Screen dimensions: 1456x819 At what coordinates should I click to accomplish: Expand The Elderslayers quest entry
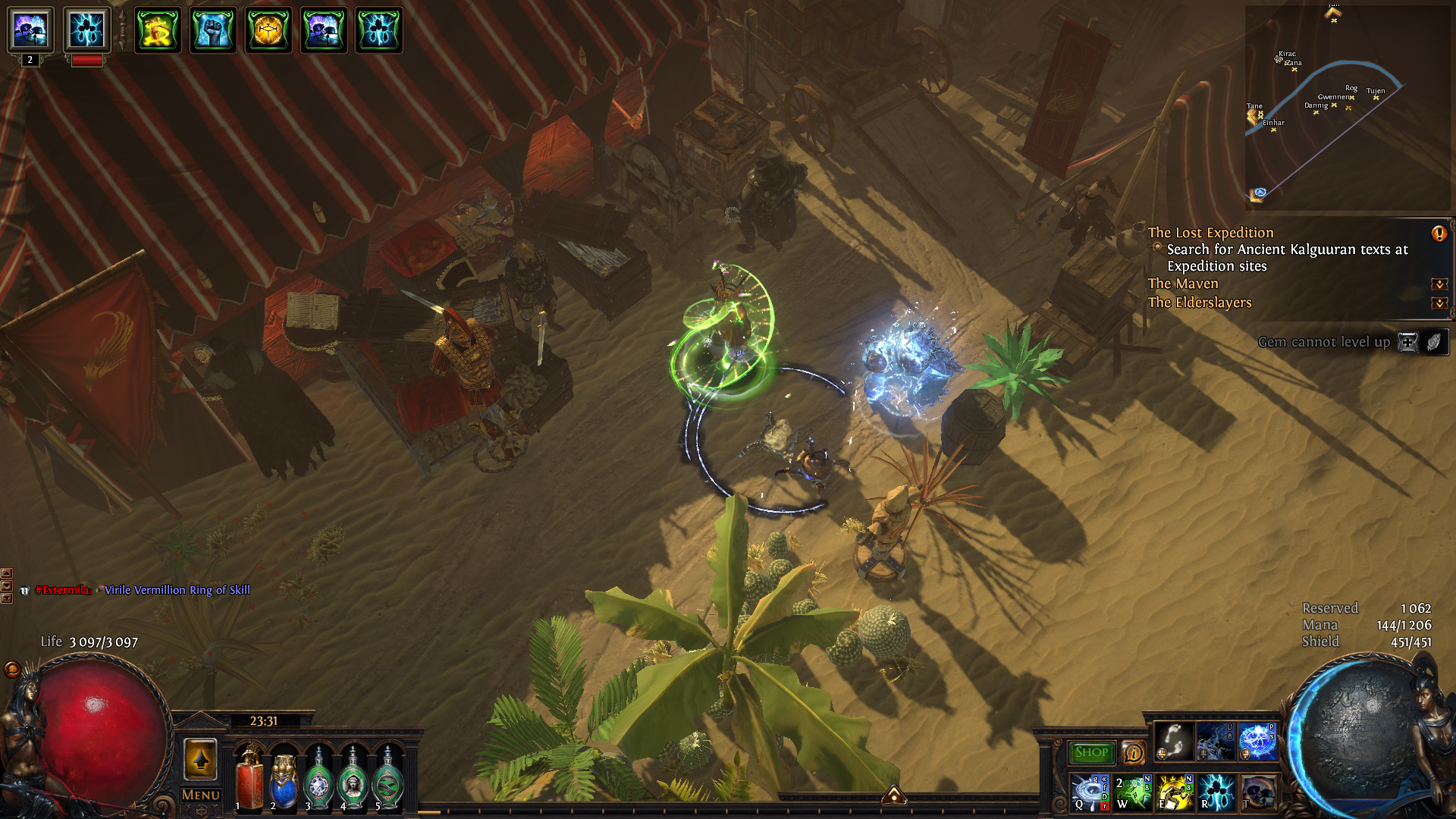1439,303
